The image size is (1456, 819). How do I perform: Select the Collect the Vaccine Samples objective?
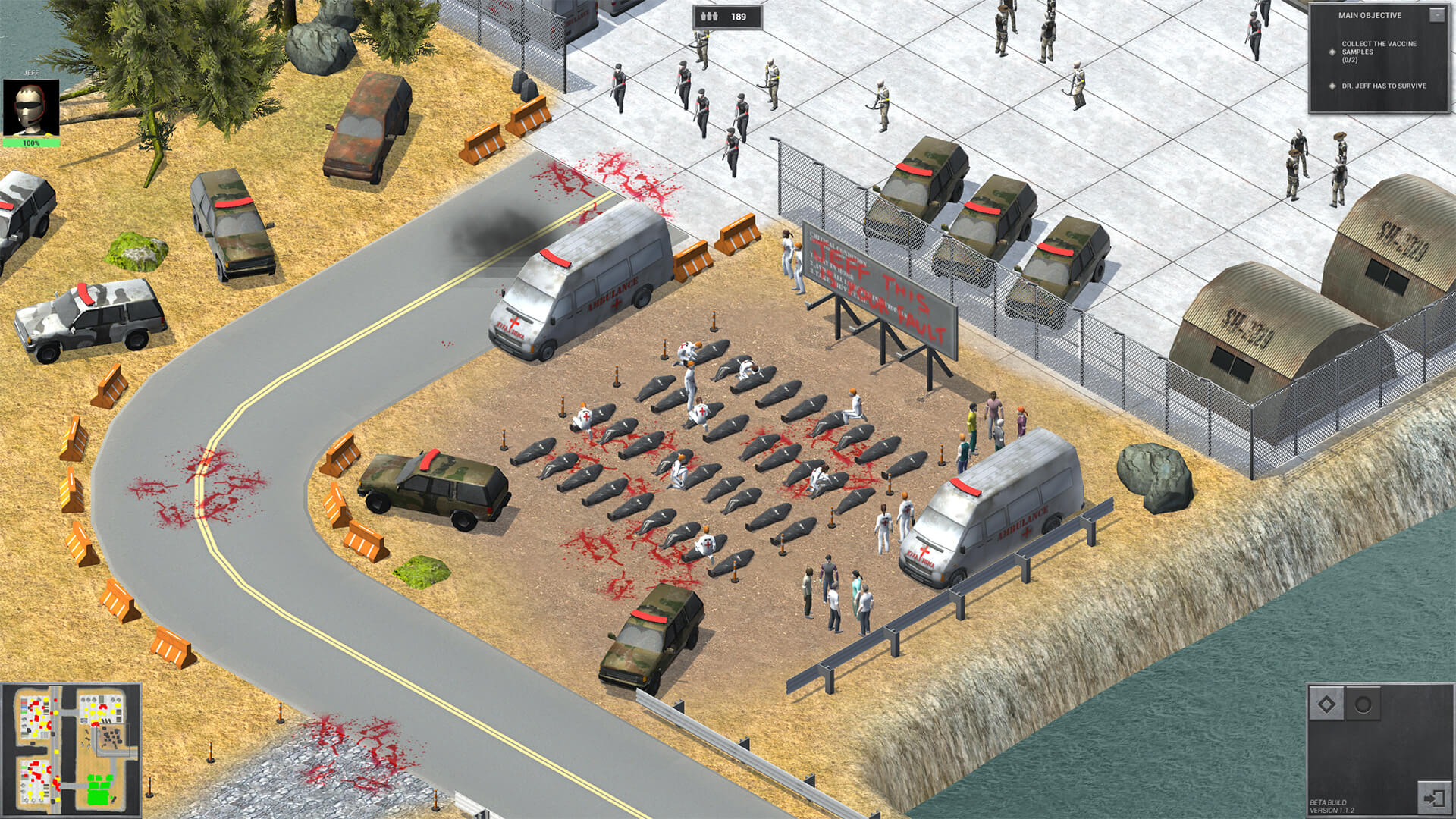(x=1378, y=52)
